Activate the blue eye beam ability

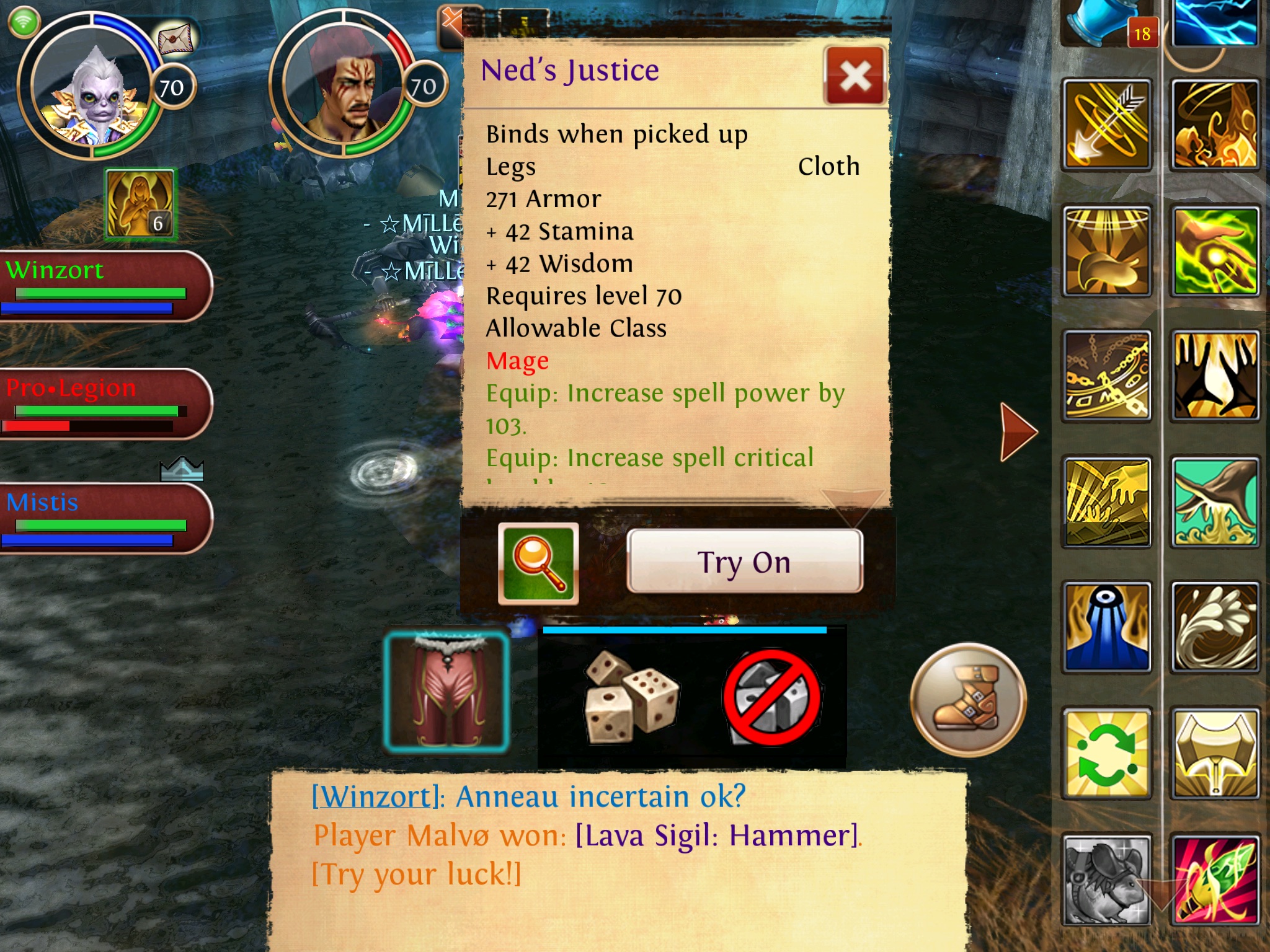[1107, 627]
